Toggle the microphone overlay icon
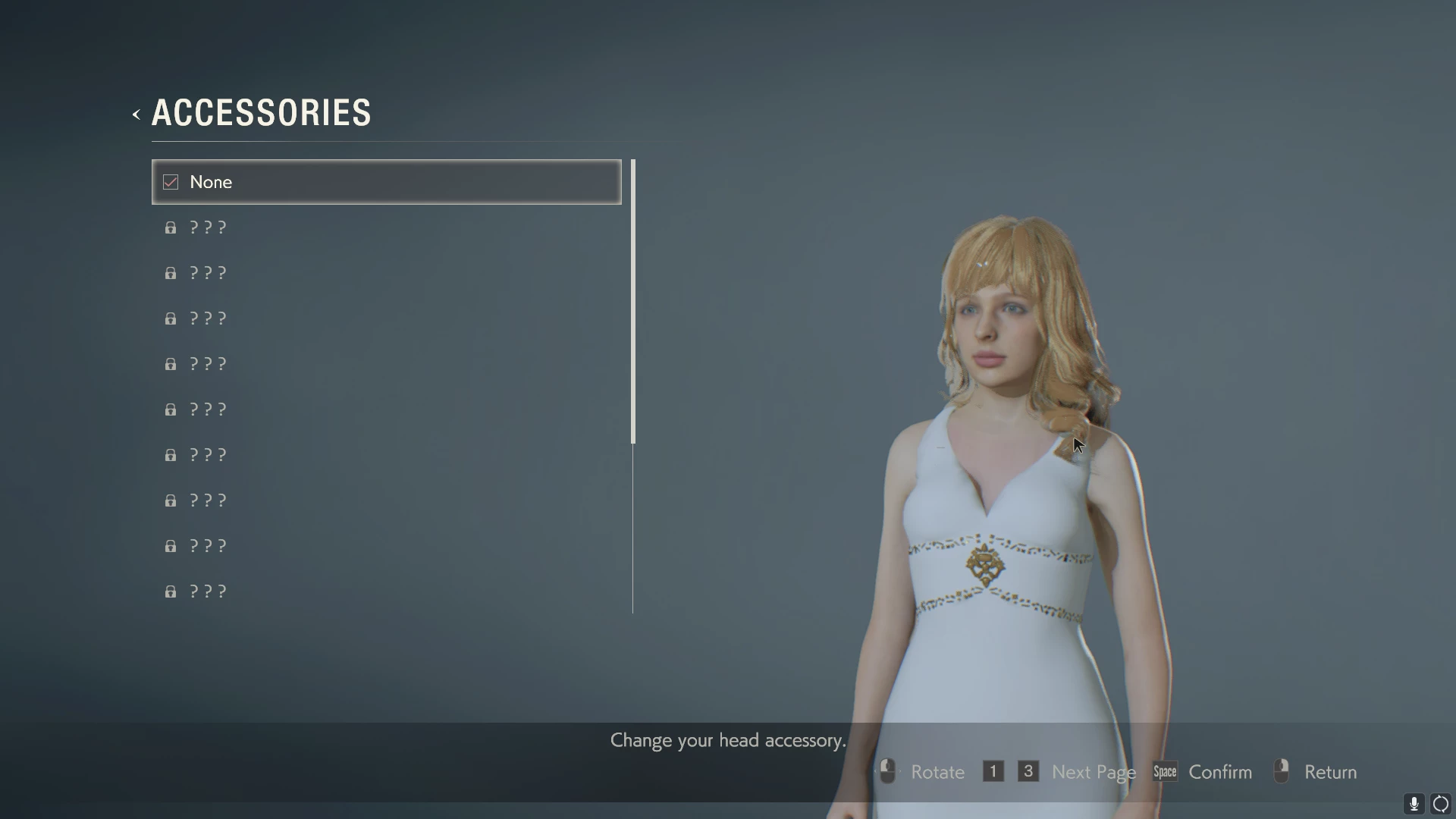1456x819 pixels. pyautogui.click(x=1414, y=804)
